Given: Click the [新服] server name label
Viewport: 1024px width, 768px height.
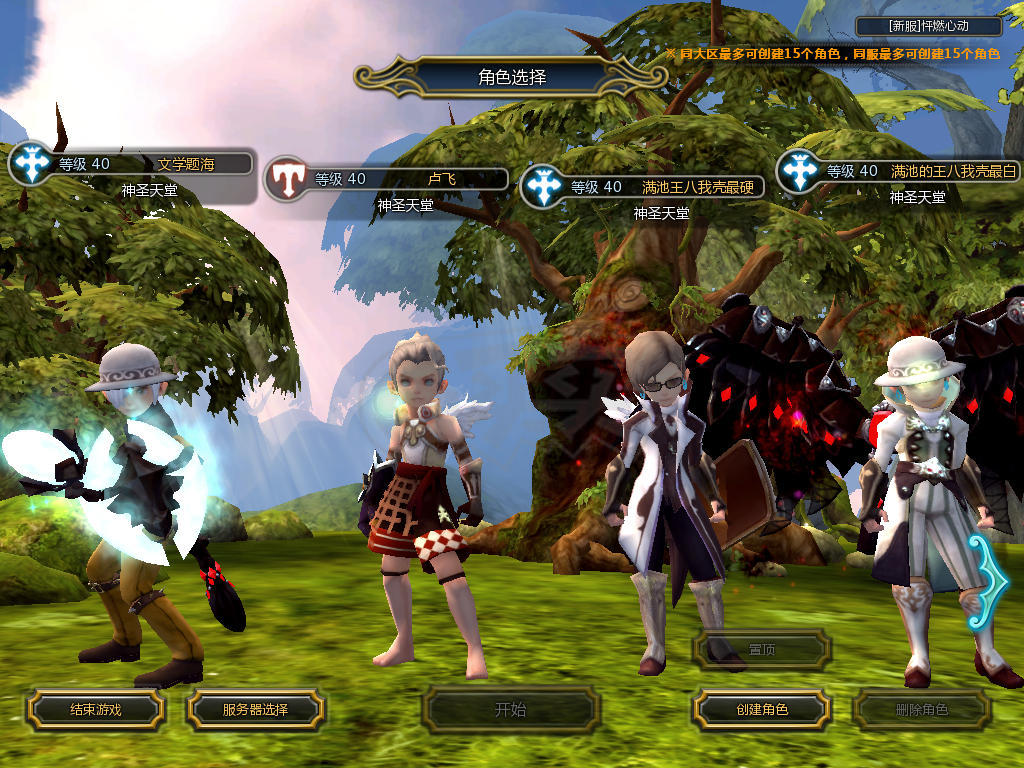Looking at the screenshot, I should [x=929, y=27].
